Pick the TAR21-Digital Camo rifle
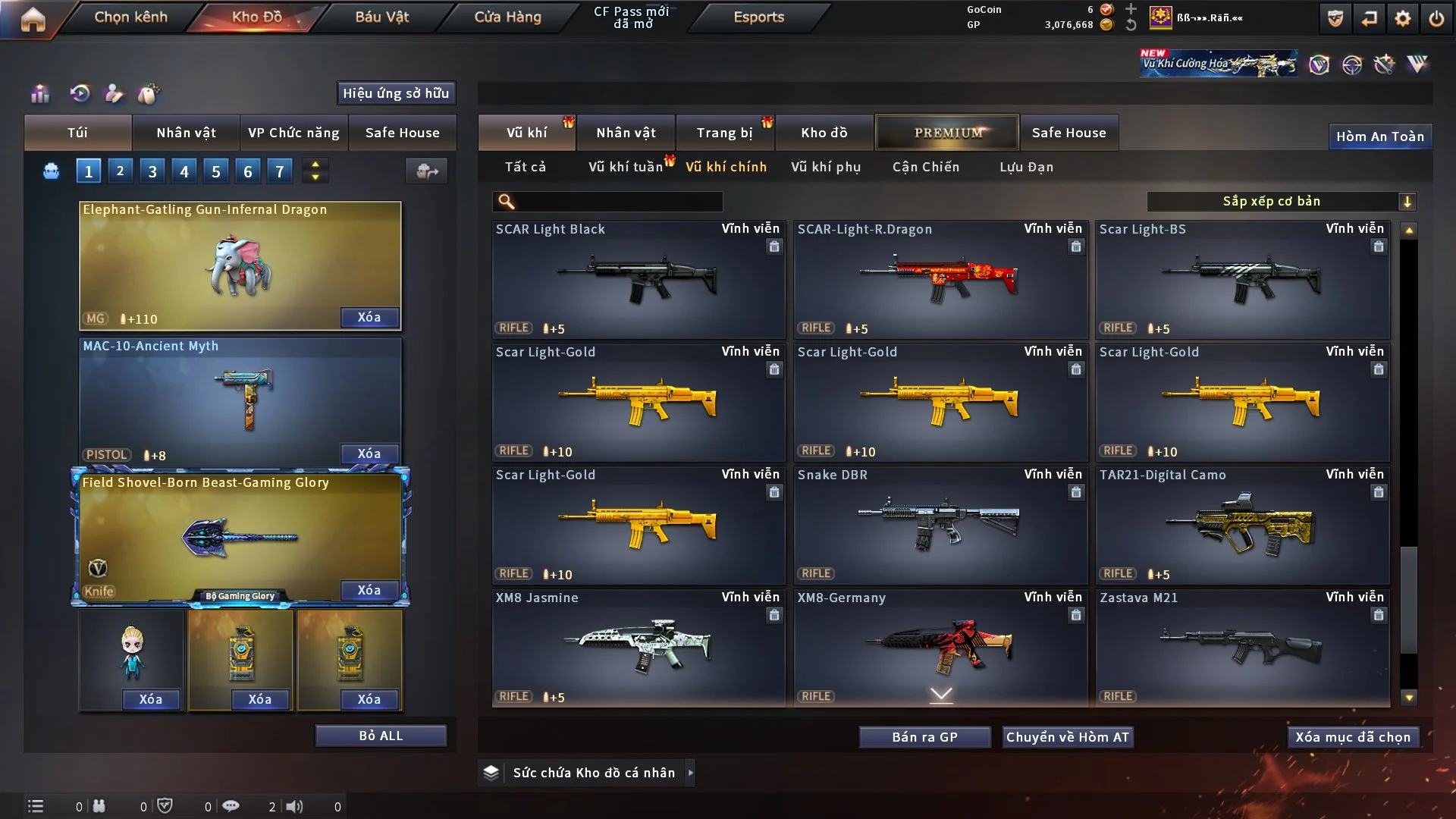Viewport: 1456px width, 819px height. point(1242,526)
